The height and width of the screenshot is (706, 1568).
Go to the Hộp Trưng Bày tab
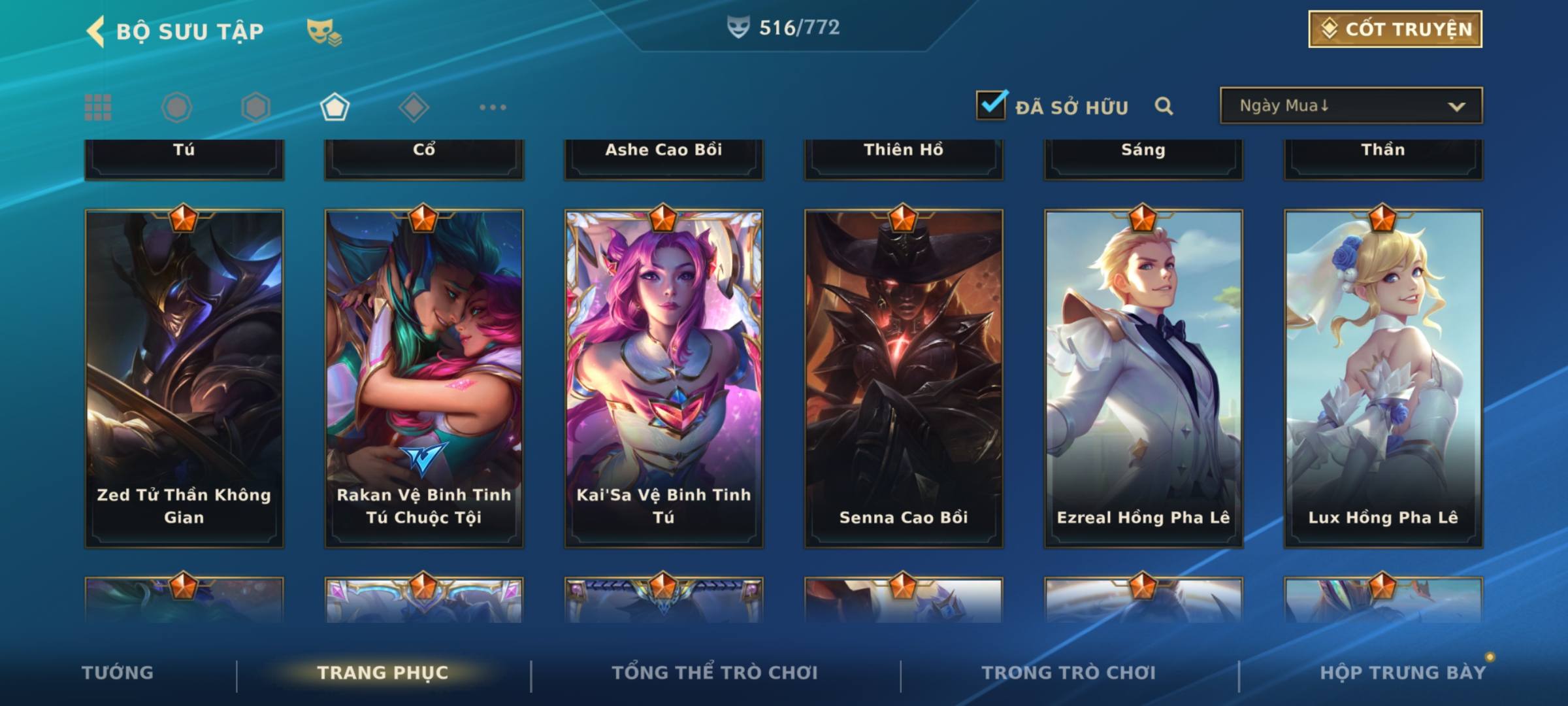pos(1403,673)
